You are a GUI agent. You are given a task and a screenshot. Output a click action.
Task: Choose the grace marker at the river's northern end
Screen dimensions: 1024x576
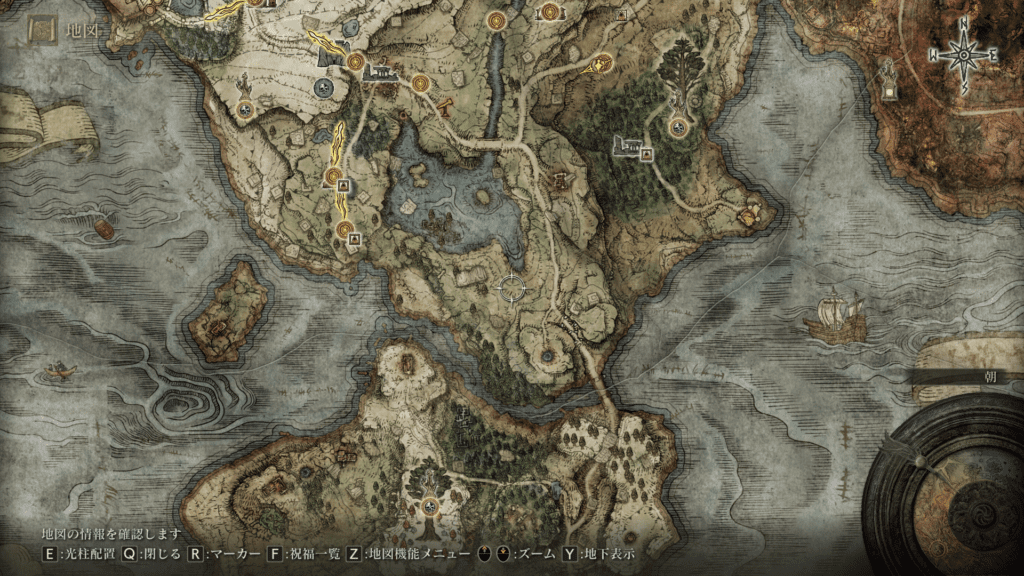[x=496, y=19]
